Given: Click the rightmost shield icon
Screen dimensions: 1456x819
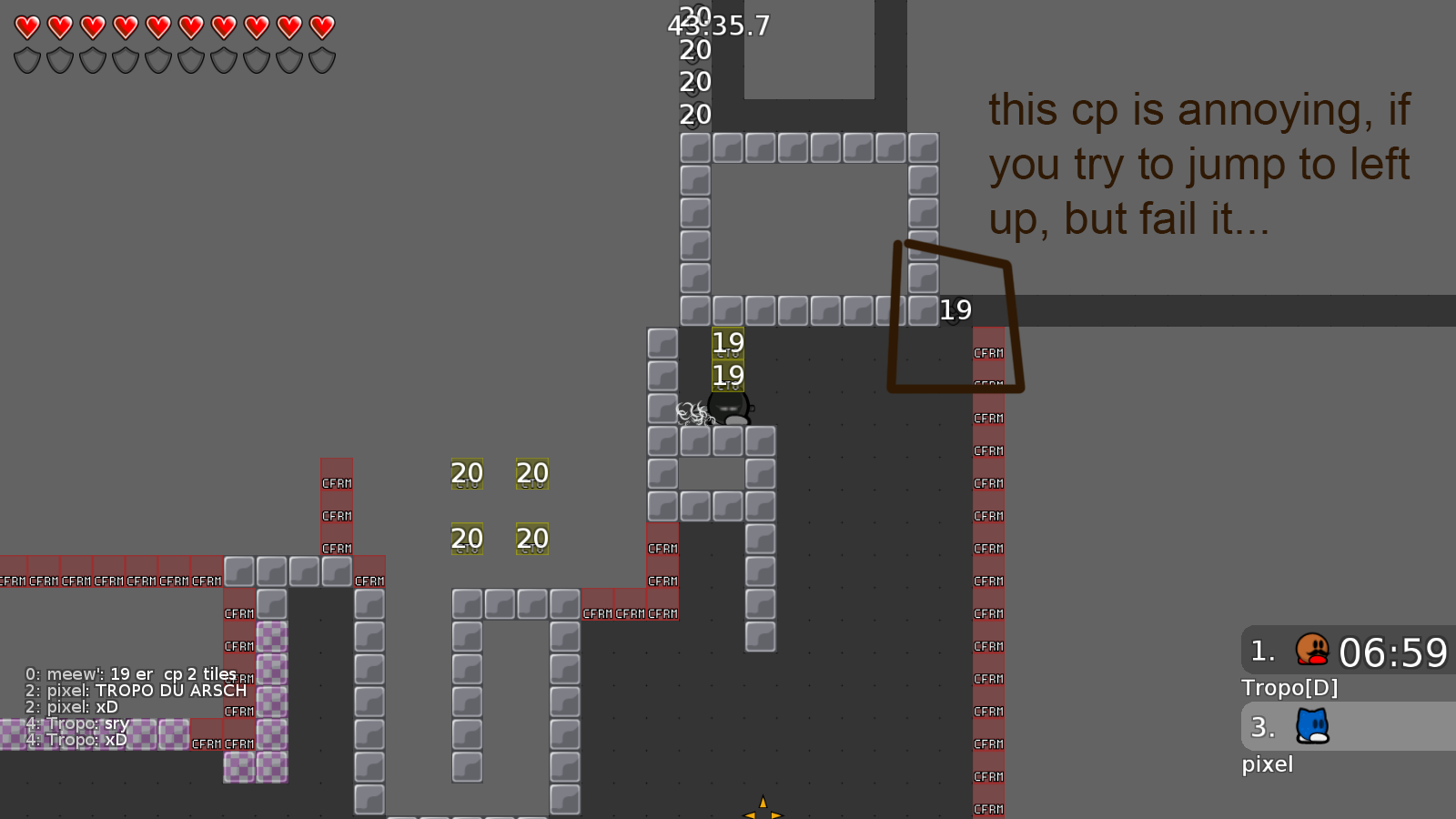Looking at the screenshot, I should point(320,62).
